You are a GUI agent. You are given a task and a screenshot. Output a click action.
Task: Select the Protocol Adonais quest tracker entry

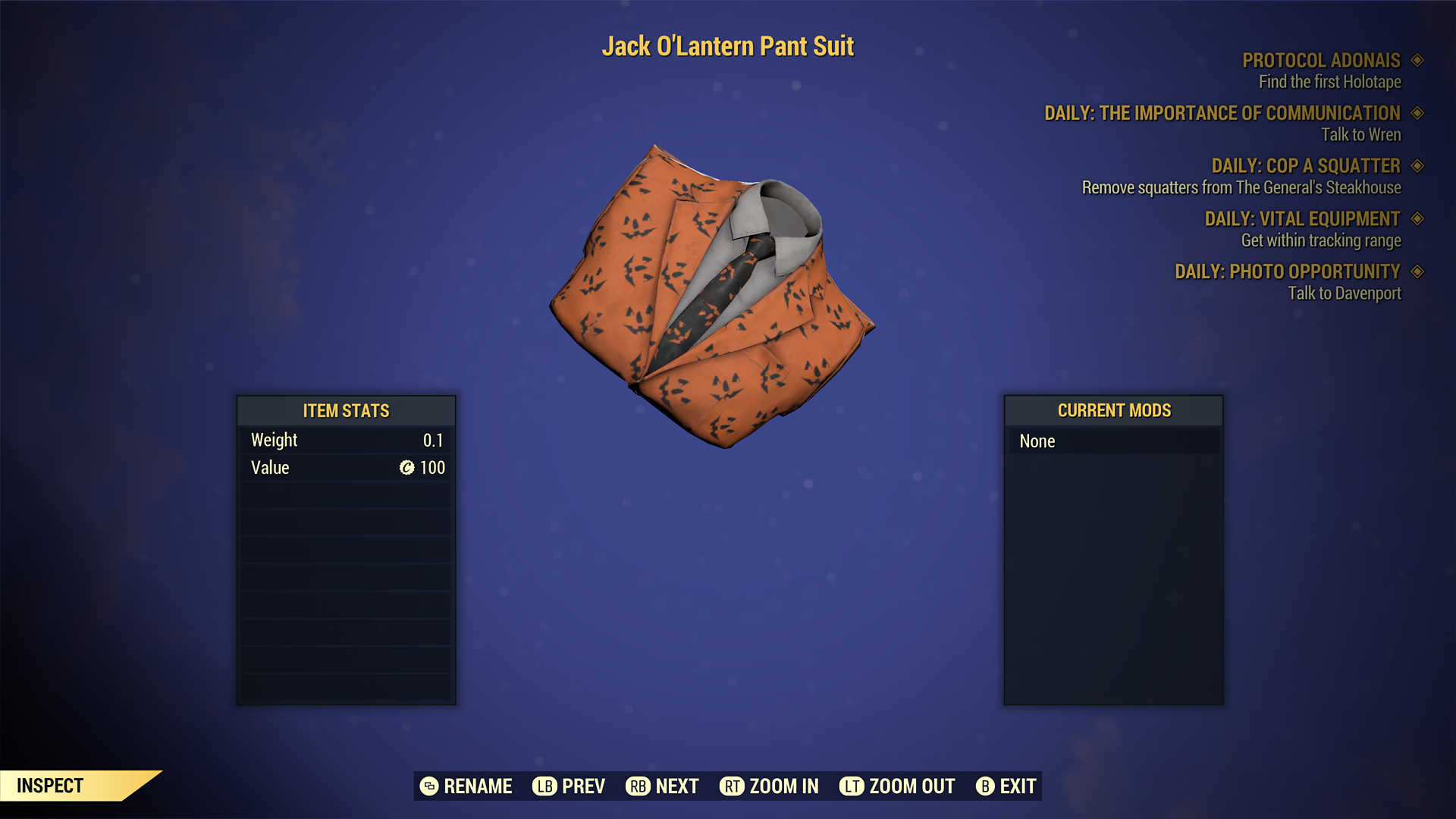pyautogui.click(x=1321, y=61)
